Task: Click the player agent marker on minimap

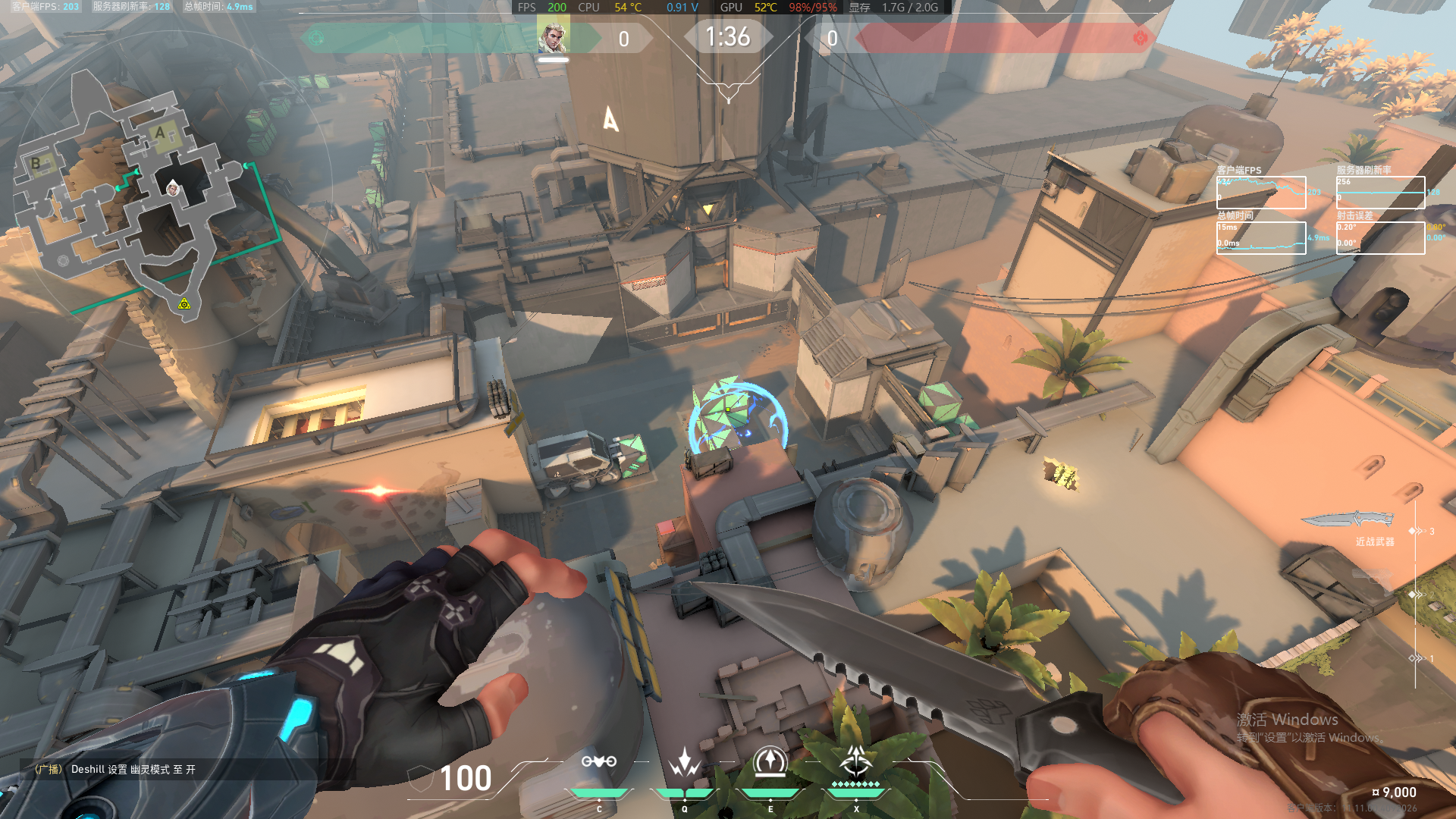Action: coord(173,187)
